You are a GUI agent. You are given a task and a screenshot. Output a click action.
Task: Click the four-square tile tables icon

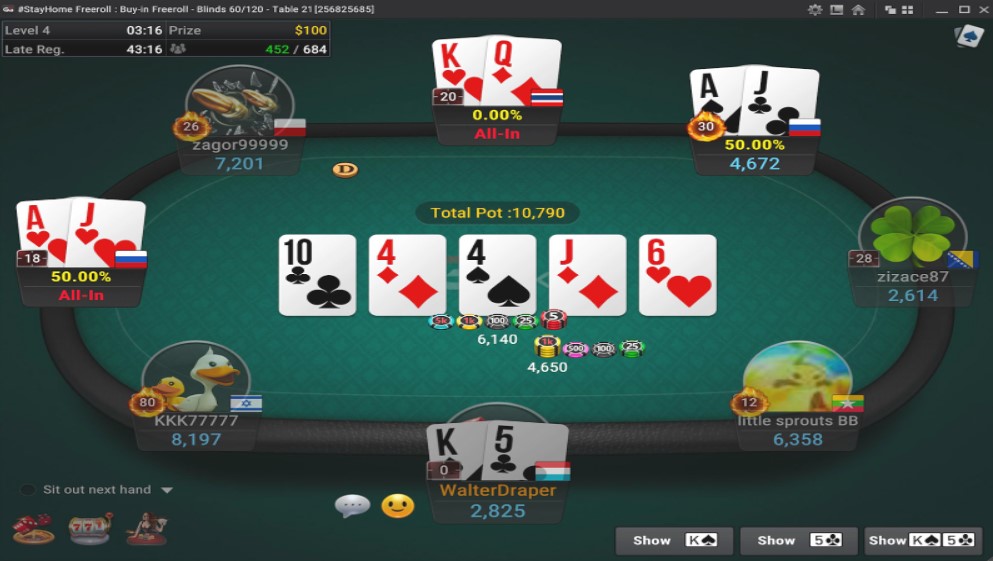pyautogui.click(x=907, y=9)
